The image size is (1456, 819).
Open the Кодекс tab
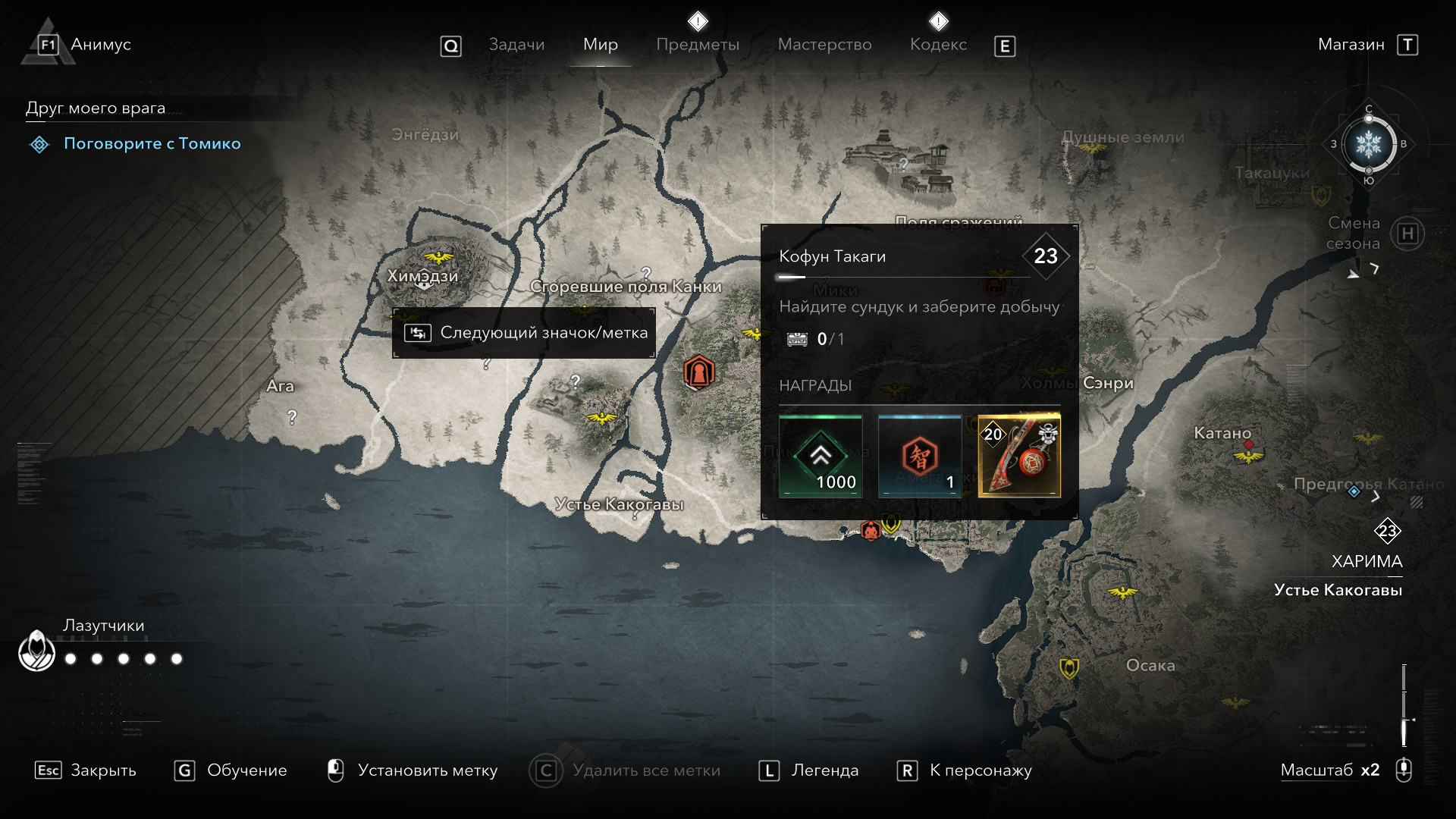(x=938, y=45)
